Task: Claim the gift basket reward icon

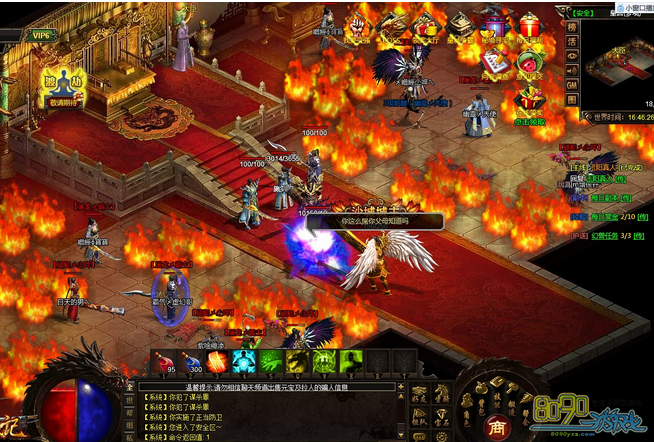Action: coord(529,99)
